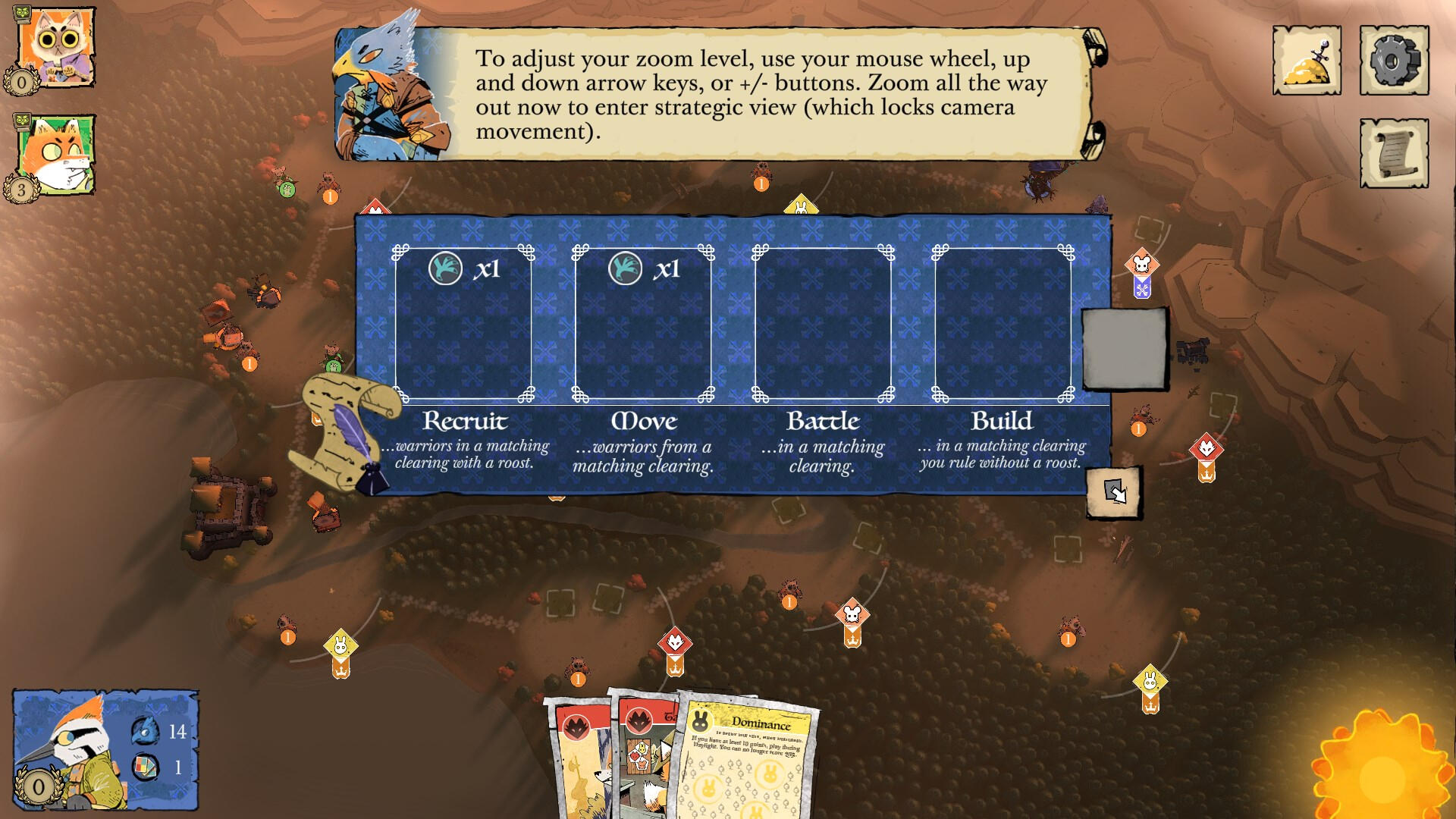Choose the empty Battle decree slot
Viewport: 1456px width, 819px height.
pos(823,324)
